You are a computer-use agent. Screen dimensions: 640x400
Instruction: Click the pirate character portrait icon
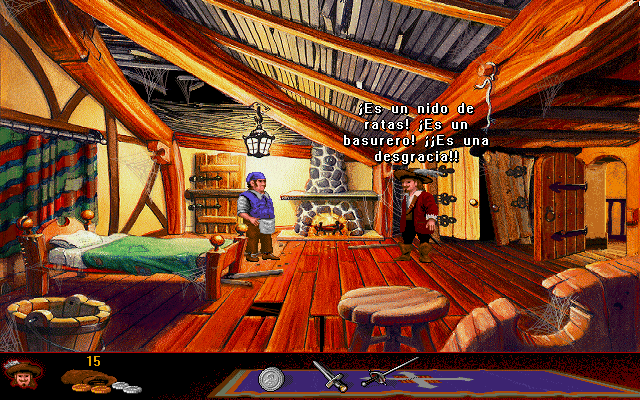point(21,376)
